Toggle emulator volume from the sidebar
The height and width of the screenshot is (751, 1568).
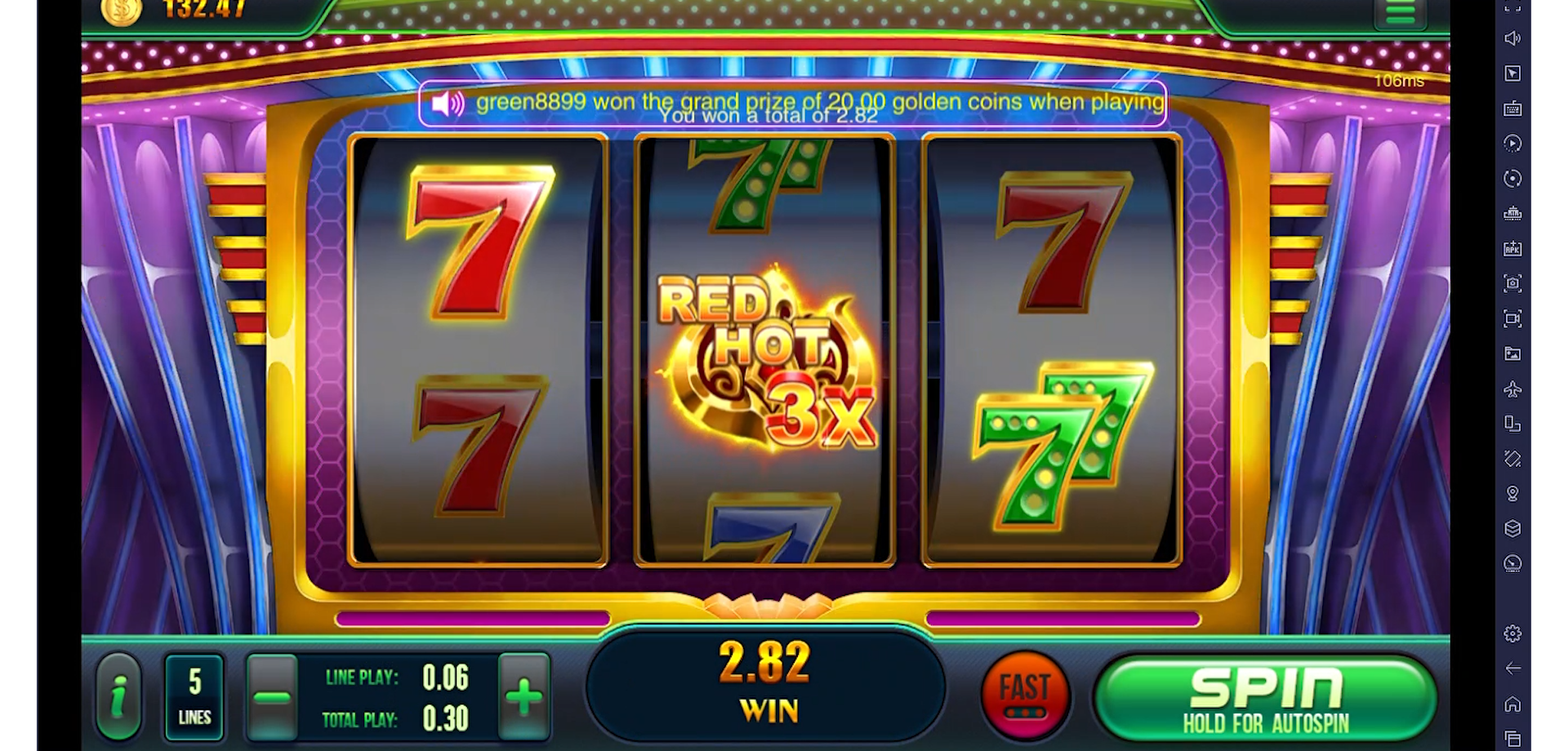click(x=1513, y=38)
